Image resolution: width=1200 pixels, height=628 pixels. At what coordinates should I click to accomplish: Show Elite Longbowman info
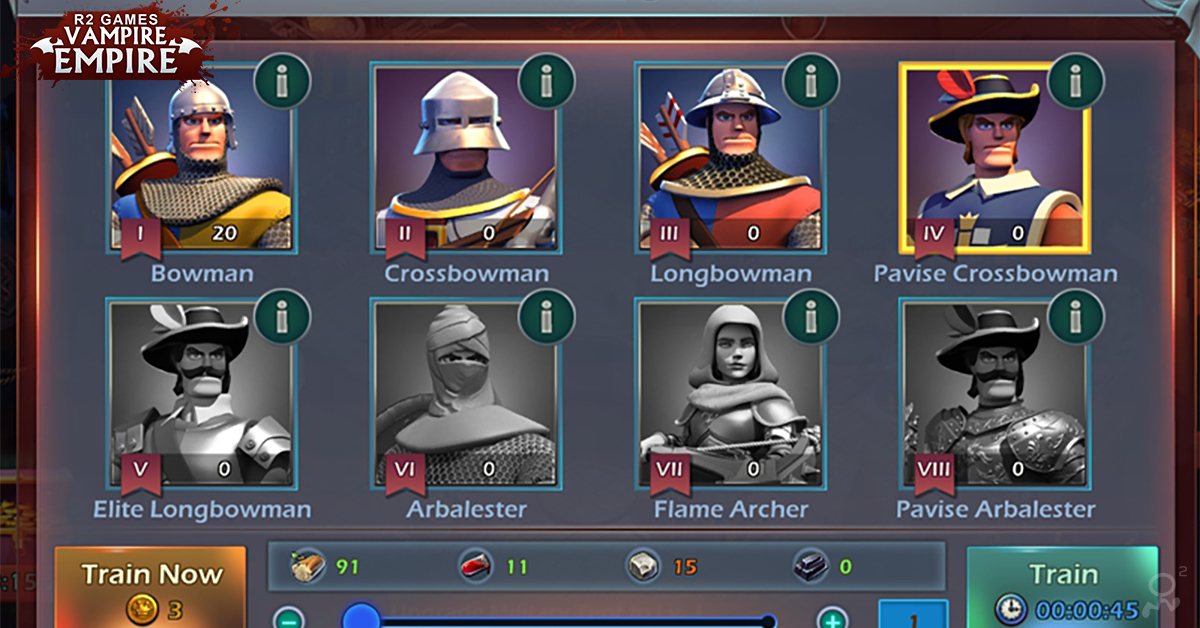tap(283, 317)
